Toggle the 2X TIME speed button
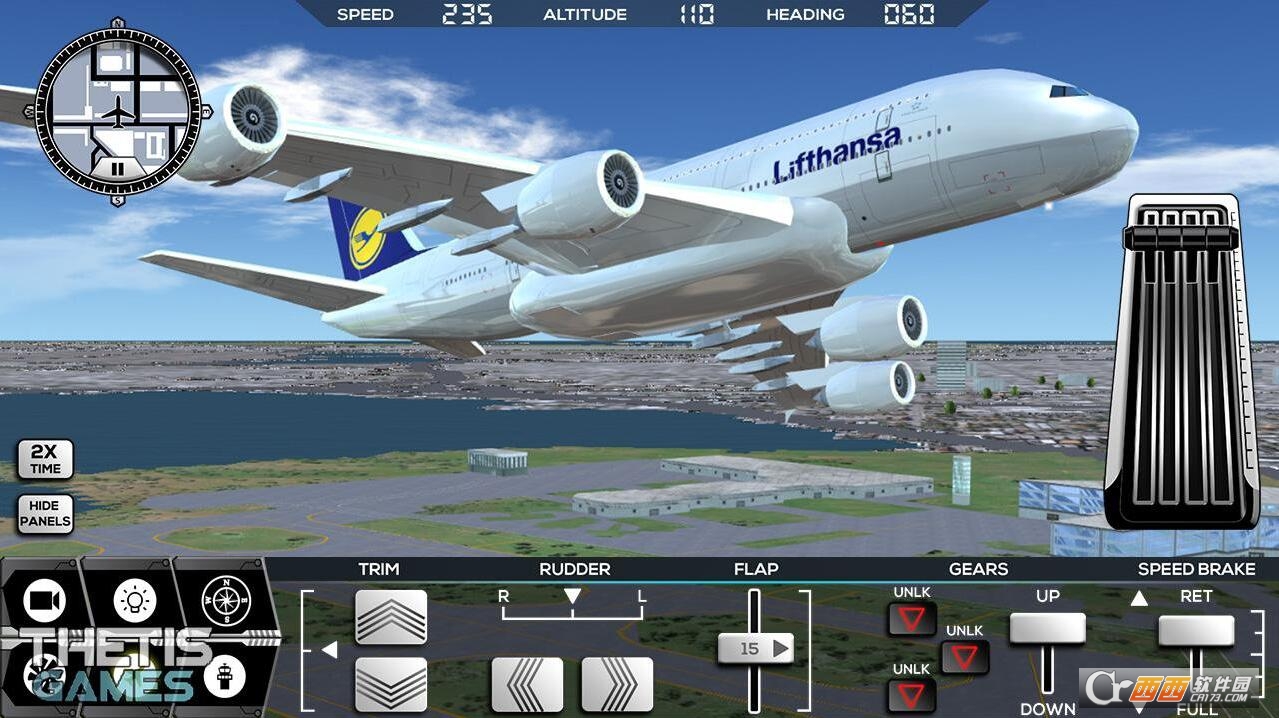 click(45, 460)
